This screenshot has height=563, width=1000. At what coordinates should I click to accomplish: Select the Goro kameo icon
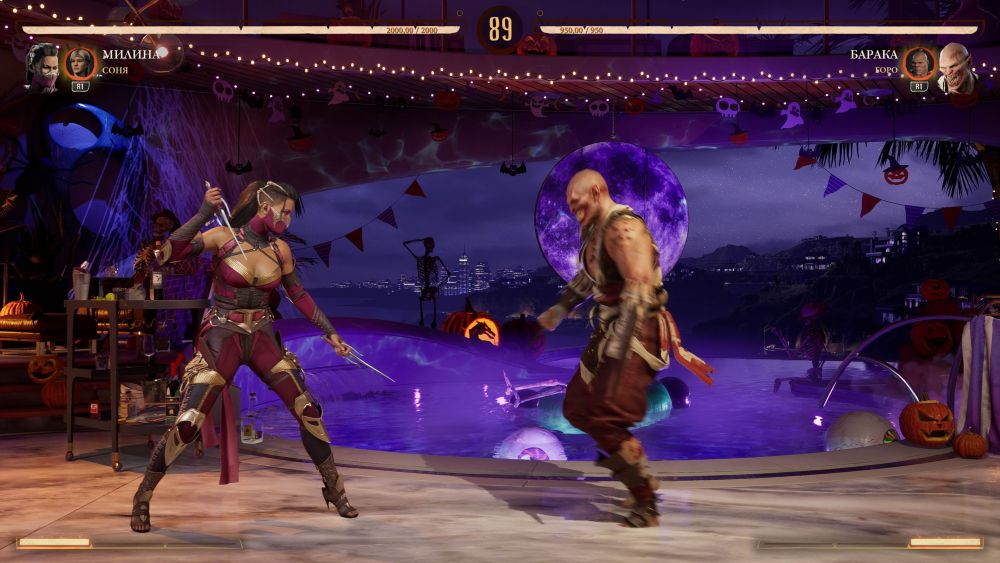918,64
